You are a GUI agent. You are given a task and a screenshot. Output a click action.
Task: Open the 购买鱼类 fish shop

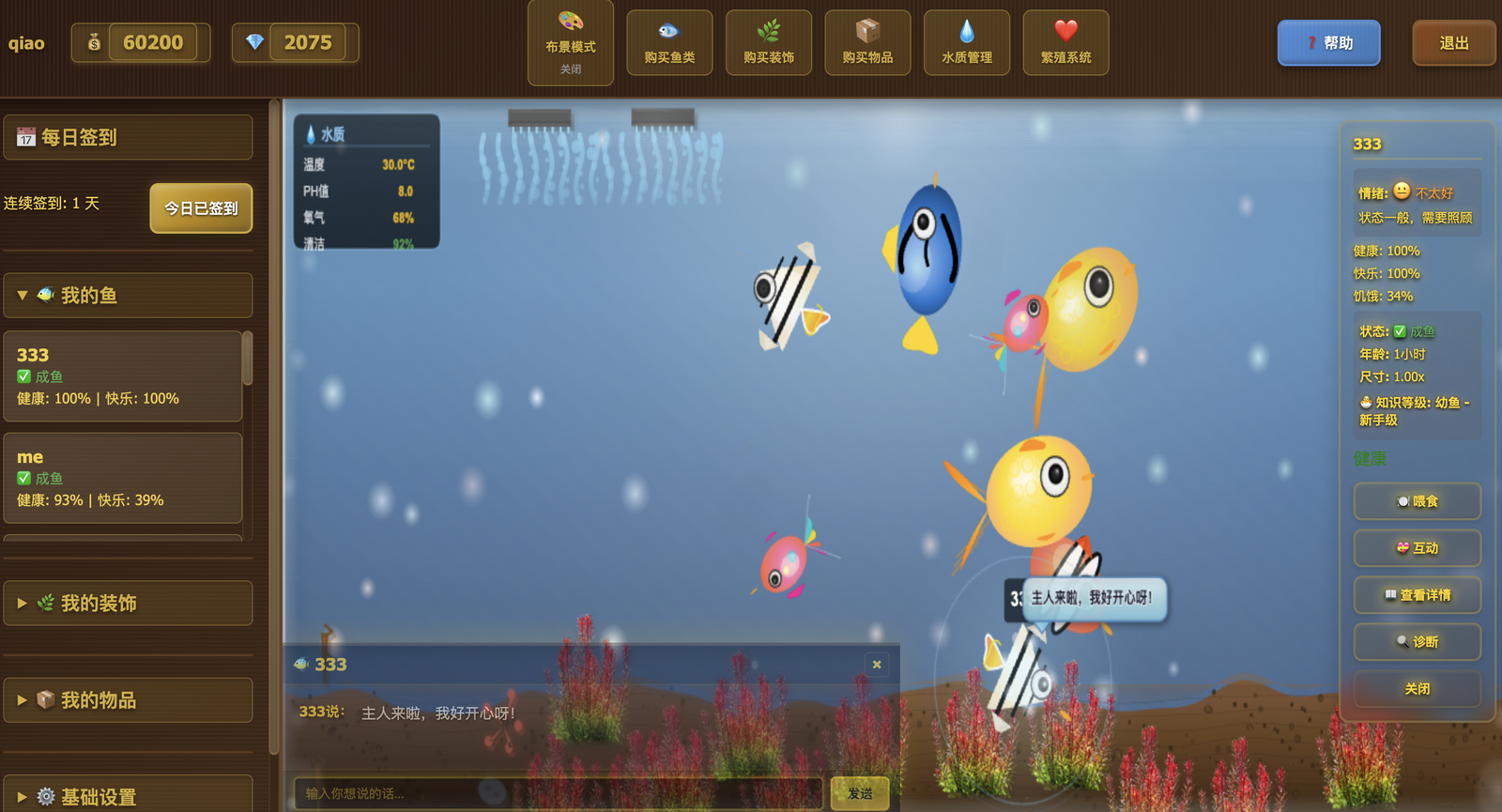pyautogui.click(x=669, y=42)
